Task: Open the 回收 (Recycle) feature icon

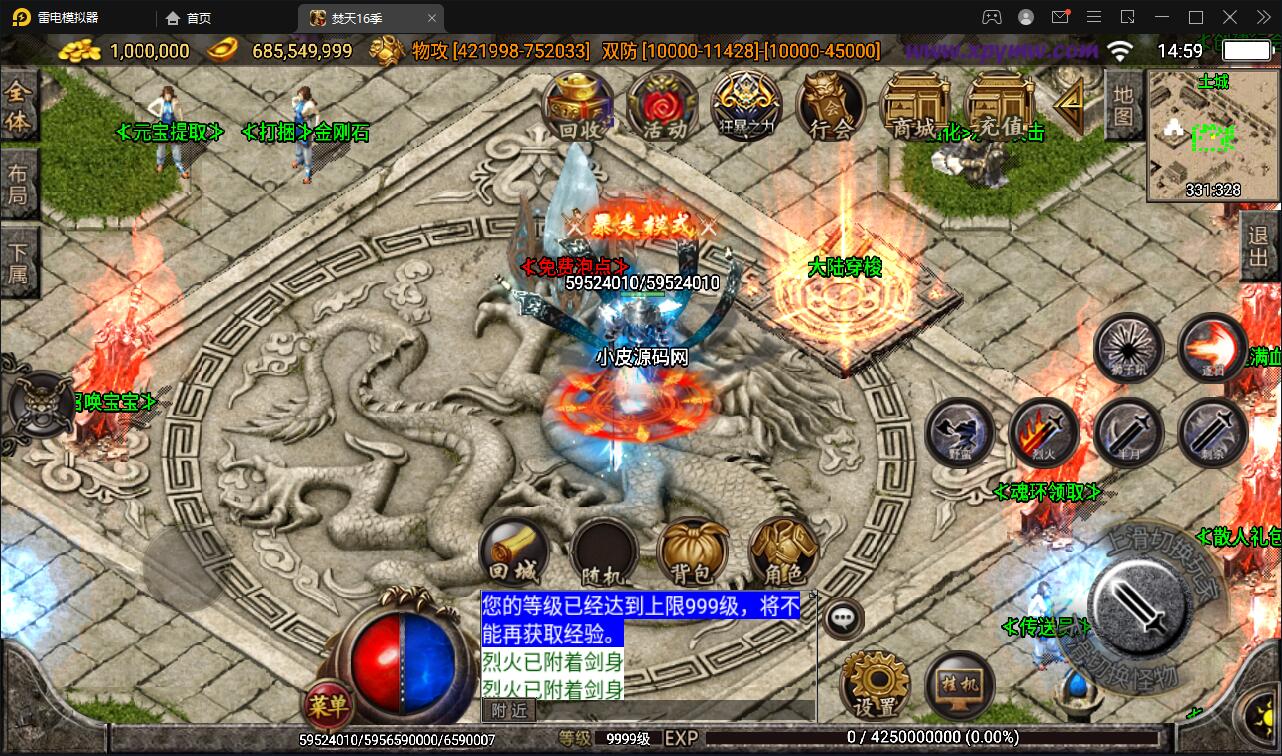Action: [578, 105]
